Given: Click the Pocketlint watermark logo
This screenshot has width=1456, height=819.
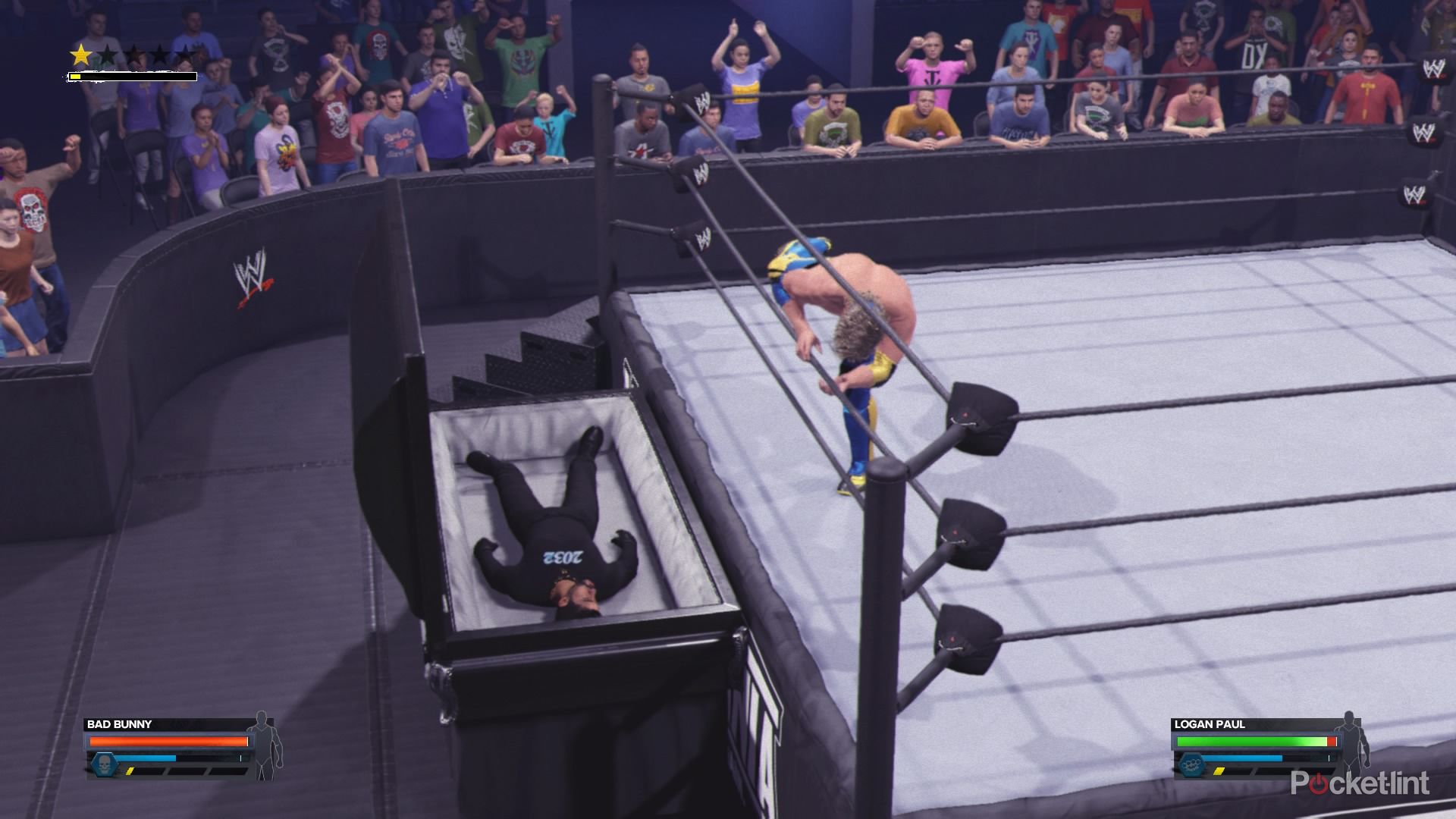Looking at the screenshot, I should (x=1360, y=783).
